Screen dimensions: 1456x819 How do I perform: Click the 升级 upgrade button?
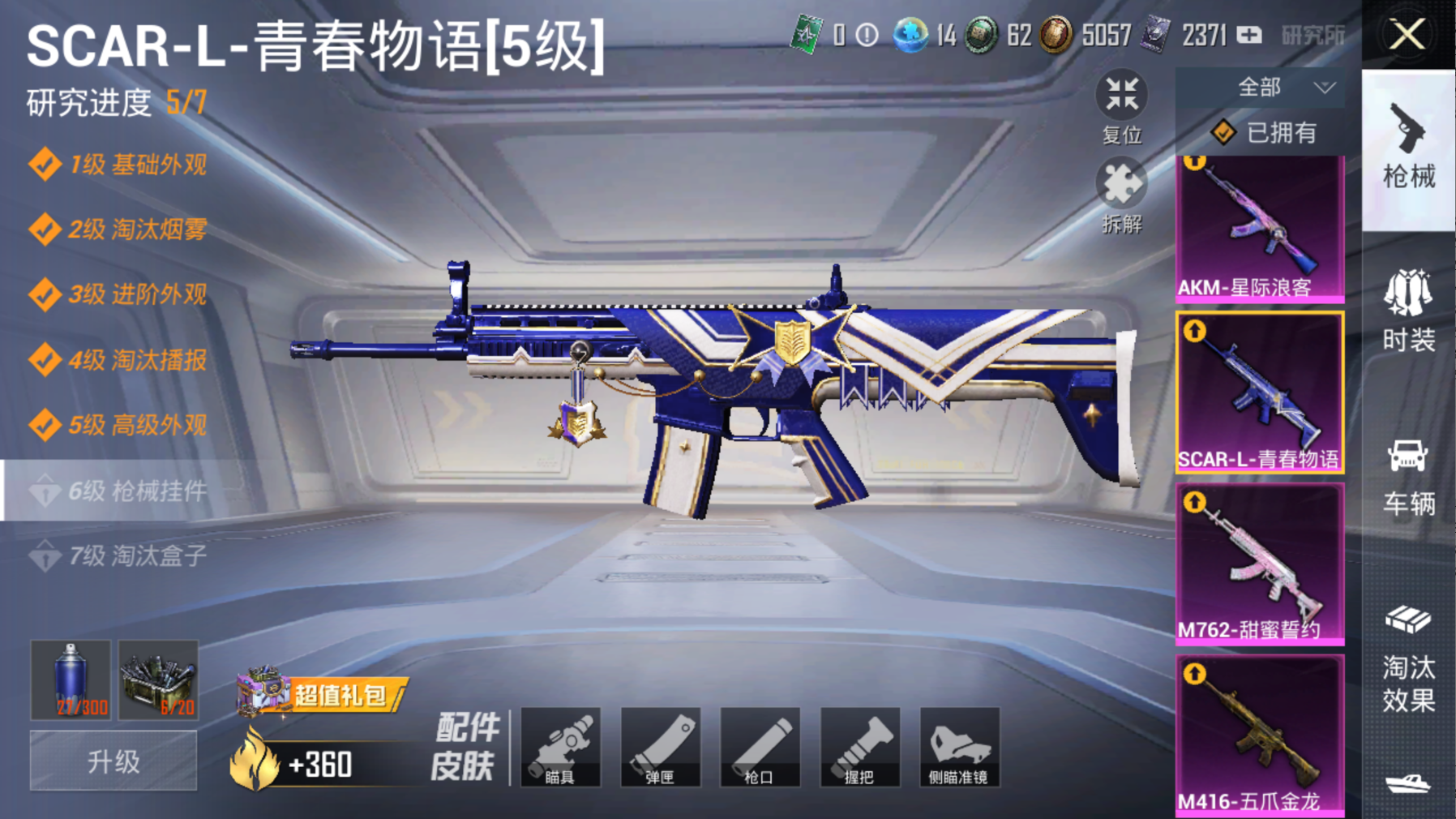[x=113, y=761]
